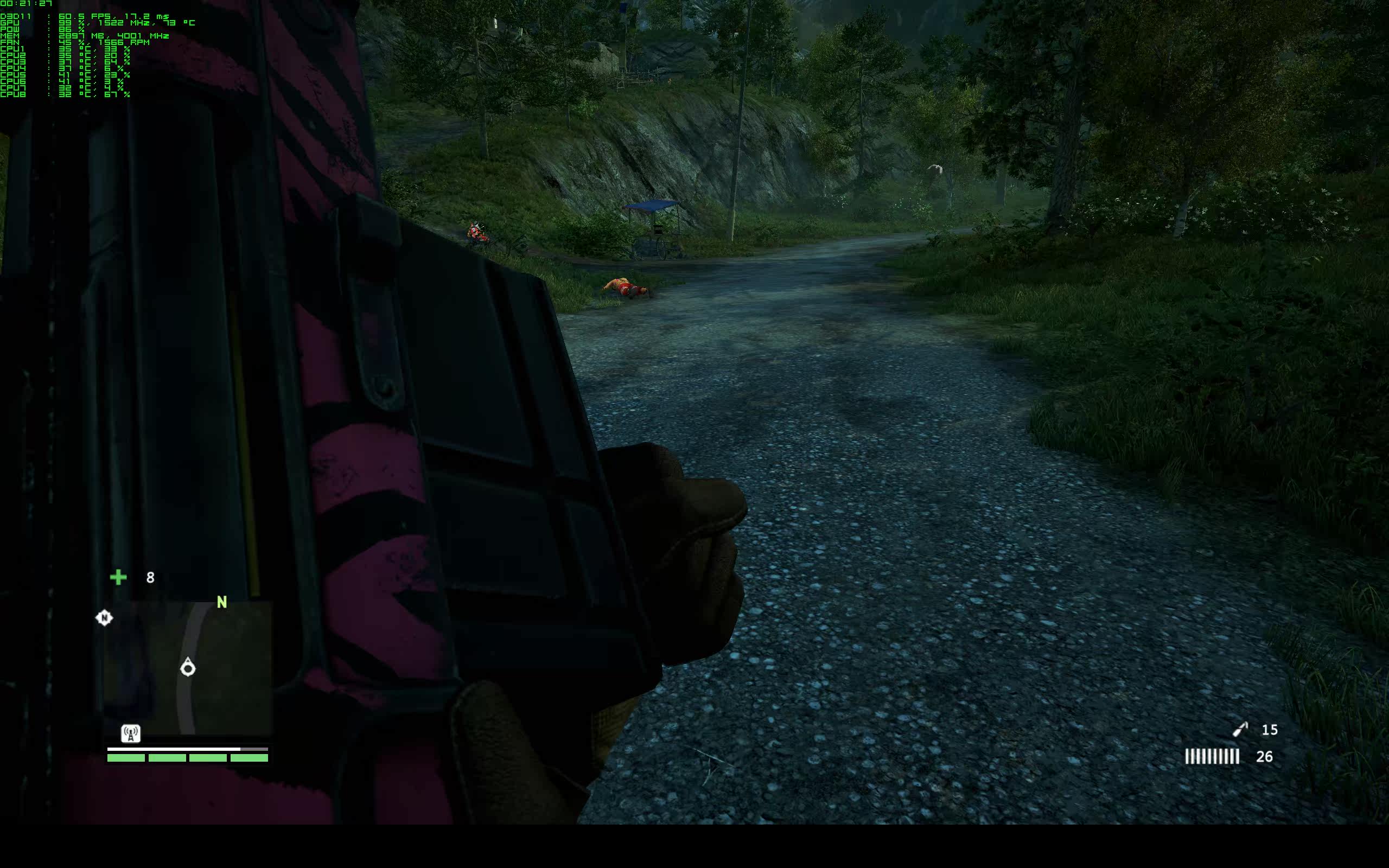This screenshot has height=868, width=1389.
Task: Use the green cross healing syringe icon
Action: point(118,577)
